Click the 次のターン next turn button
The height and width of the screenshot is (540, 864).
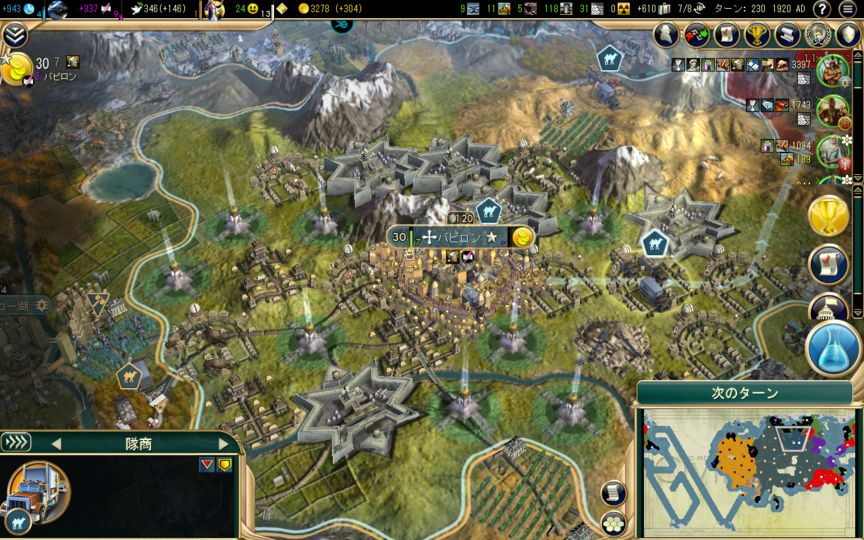click(745, 393)
